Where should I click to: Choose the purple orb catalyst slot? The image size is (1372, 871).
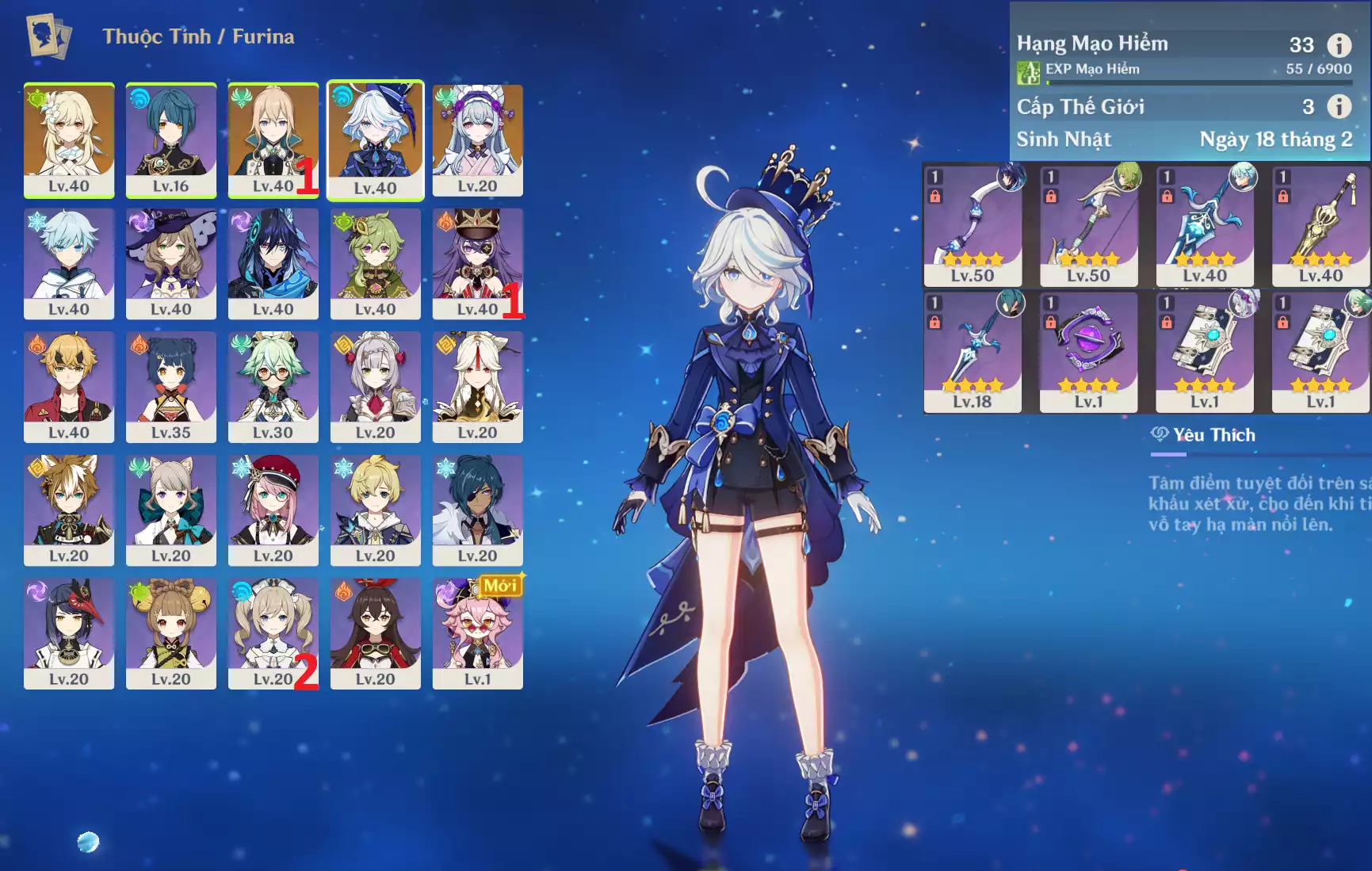coord(1088,351)
